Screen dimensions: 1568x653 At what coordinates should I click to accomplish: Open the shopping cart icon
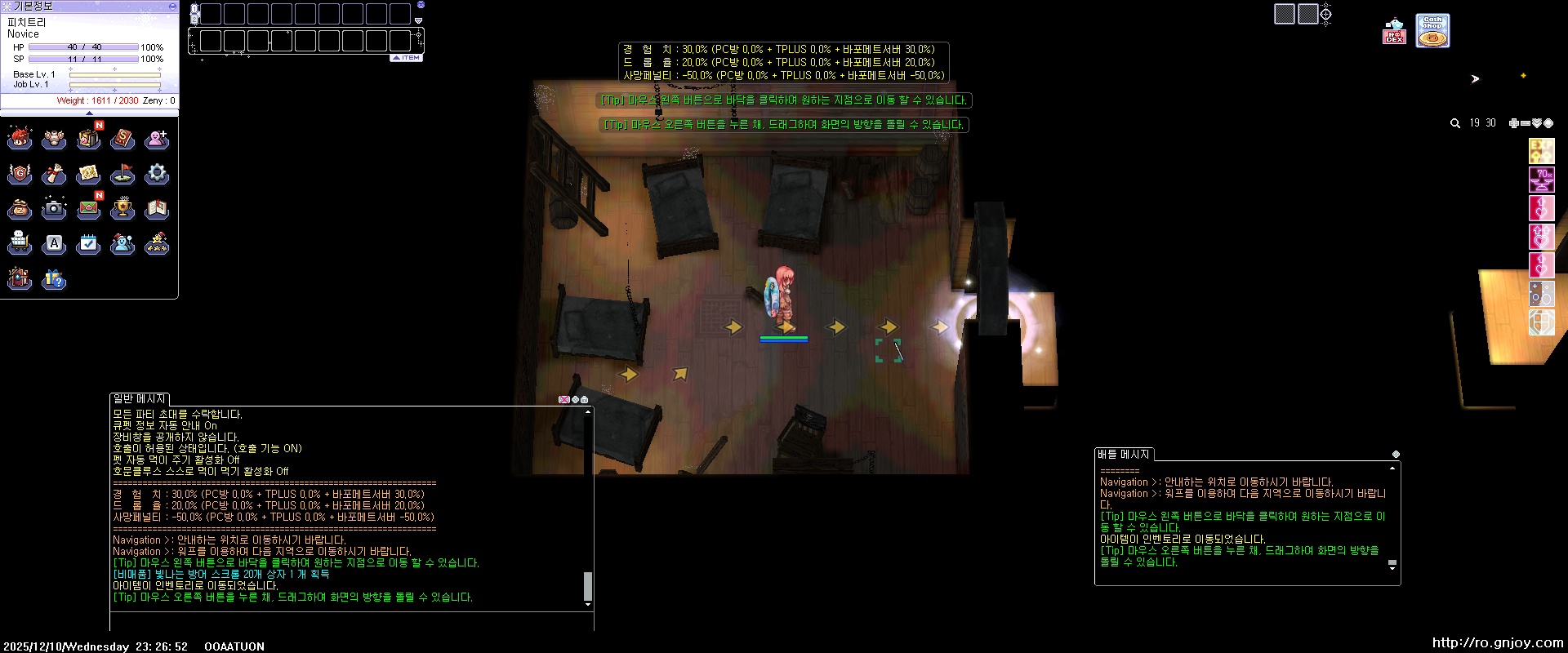(20, 243)
